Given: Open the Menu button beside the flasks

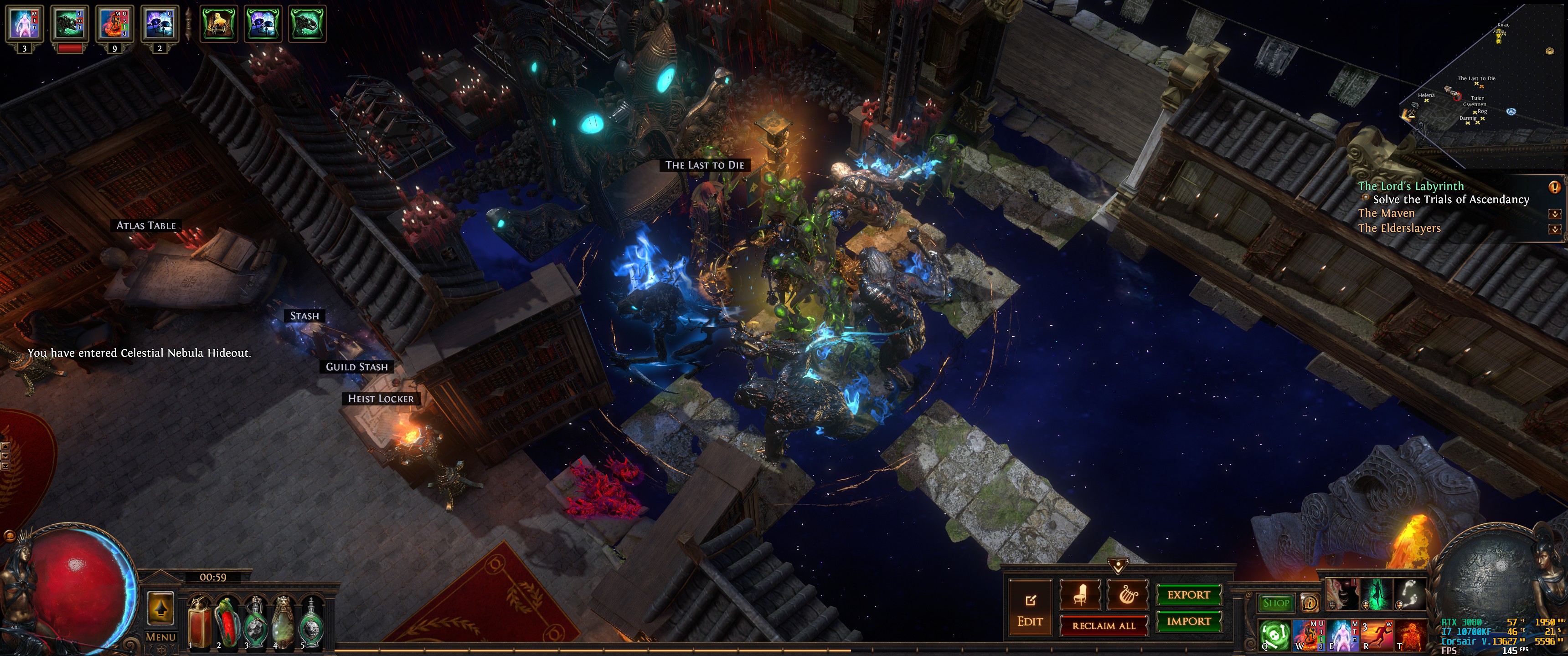Looking at the screenshot, I should click(161, 637).
